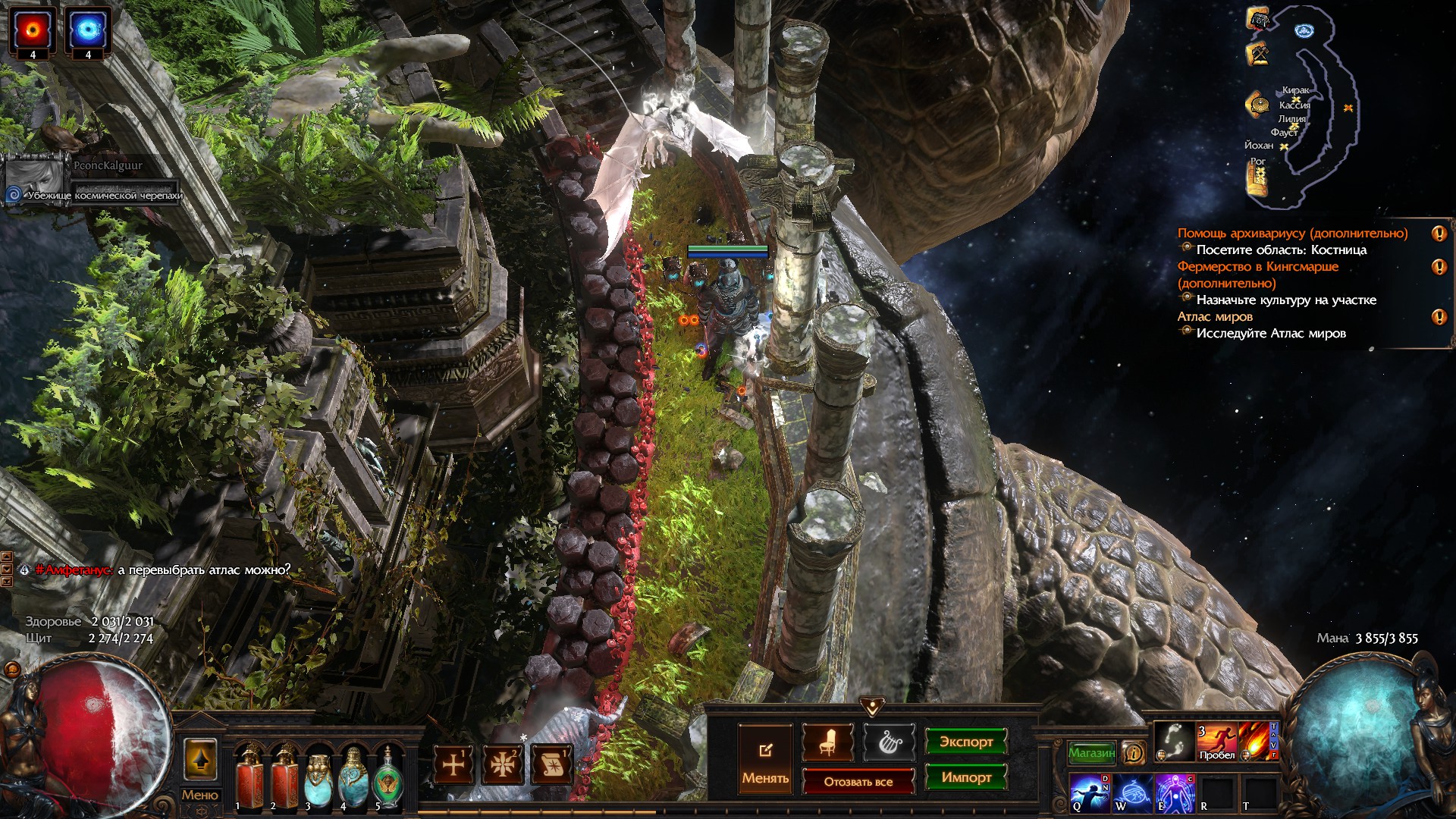Activate the purple glowing body aura skill

[x=1174, y=792]
